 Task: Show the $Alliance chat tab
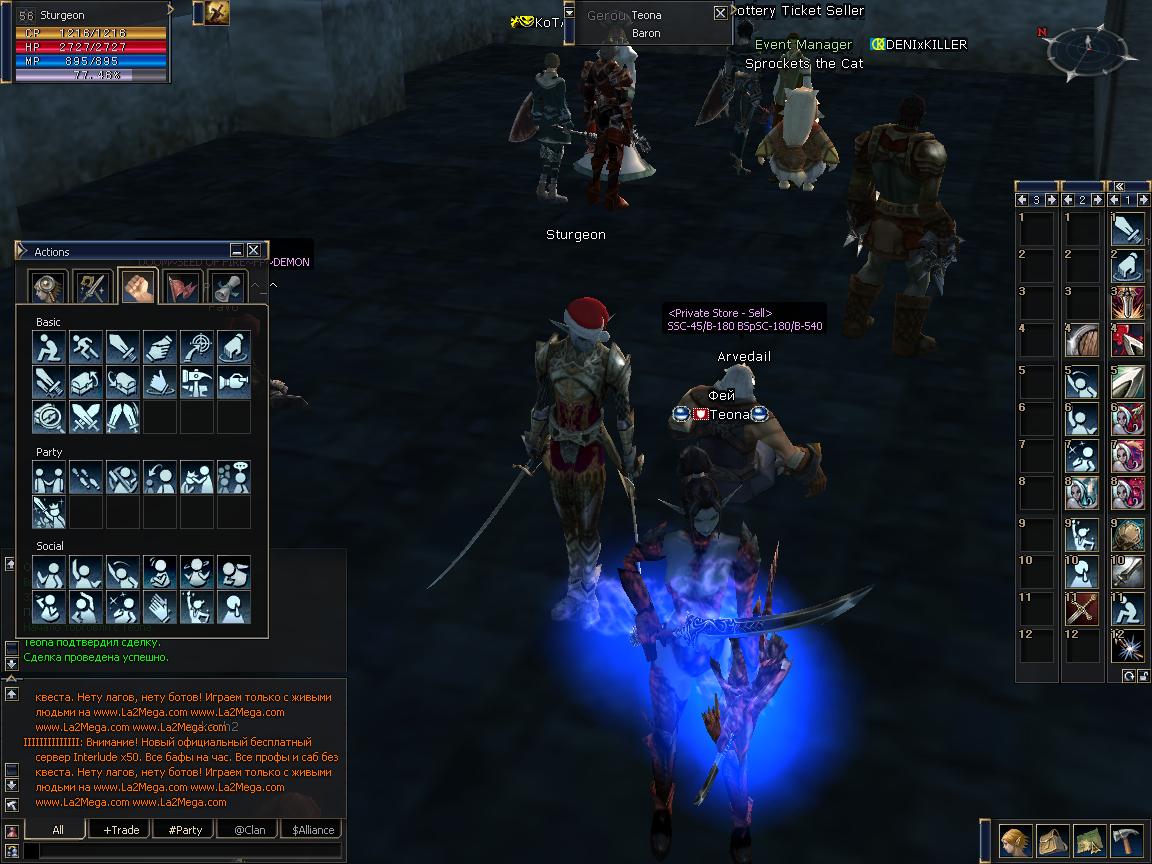pyautogui.click(x=313, y=830)
